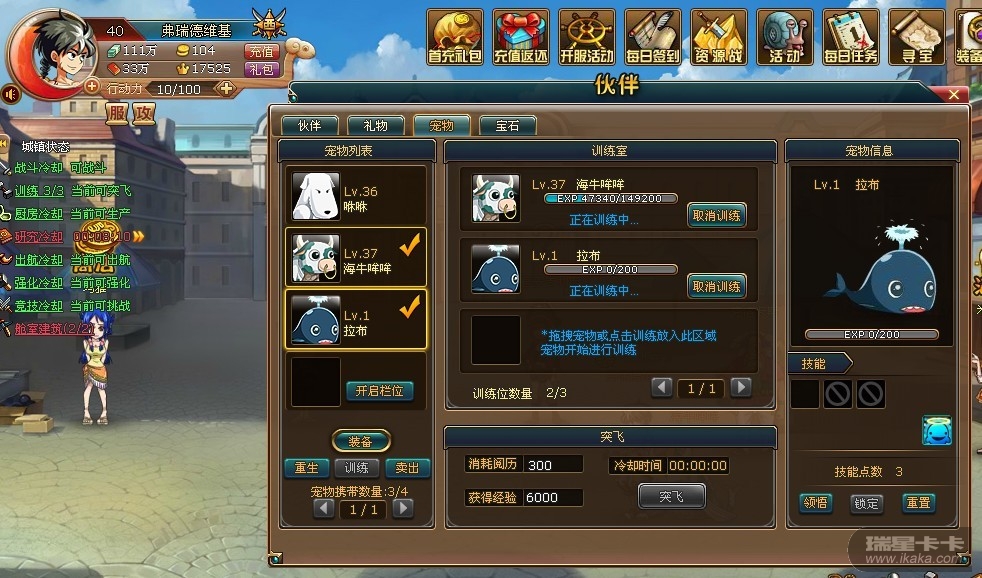Activate the 突飞 boost button
This screenshot has height=578, width=982.
(x=671, y=496)
